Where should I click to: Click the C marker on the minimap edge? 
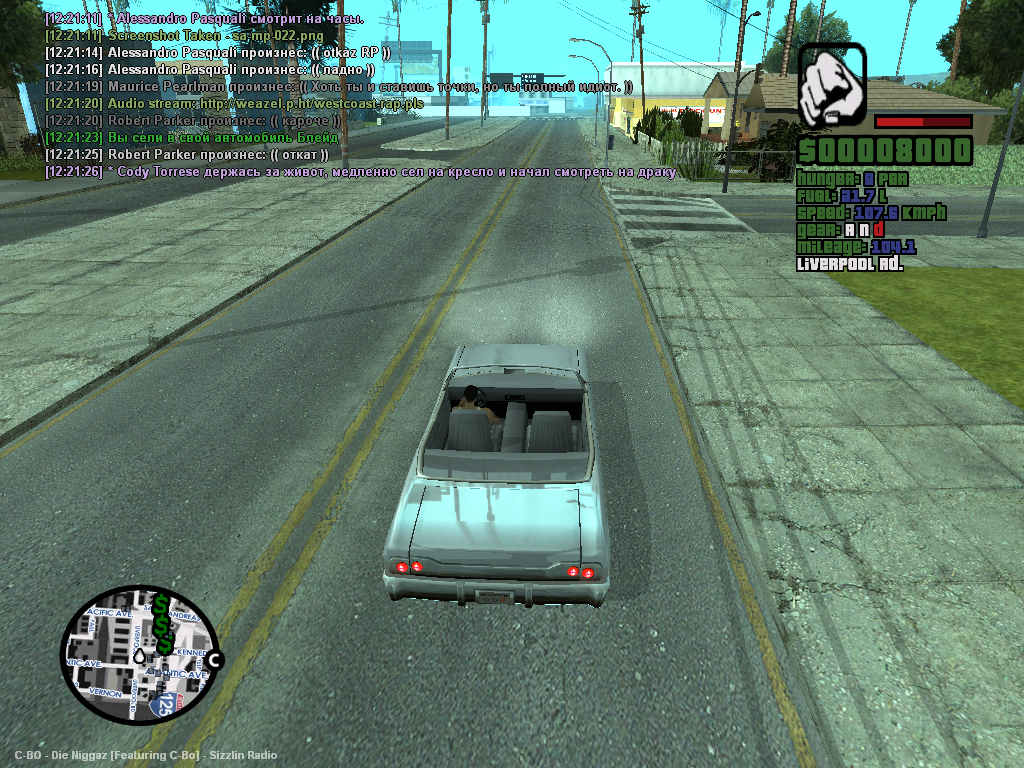pos(213,659)
